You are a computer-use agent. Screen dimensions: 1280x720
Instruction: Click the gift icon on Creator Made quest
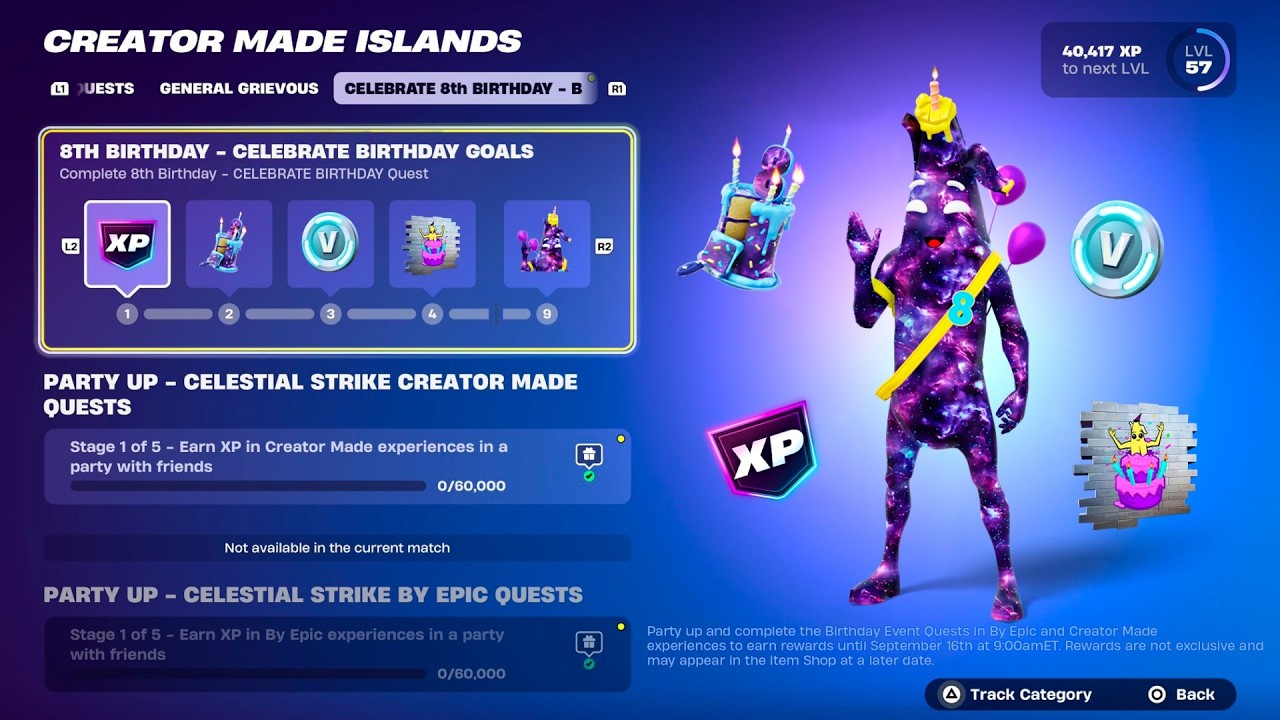pyautogui.click(x=589, y=456)
